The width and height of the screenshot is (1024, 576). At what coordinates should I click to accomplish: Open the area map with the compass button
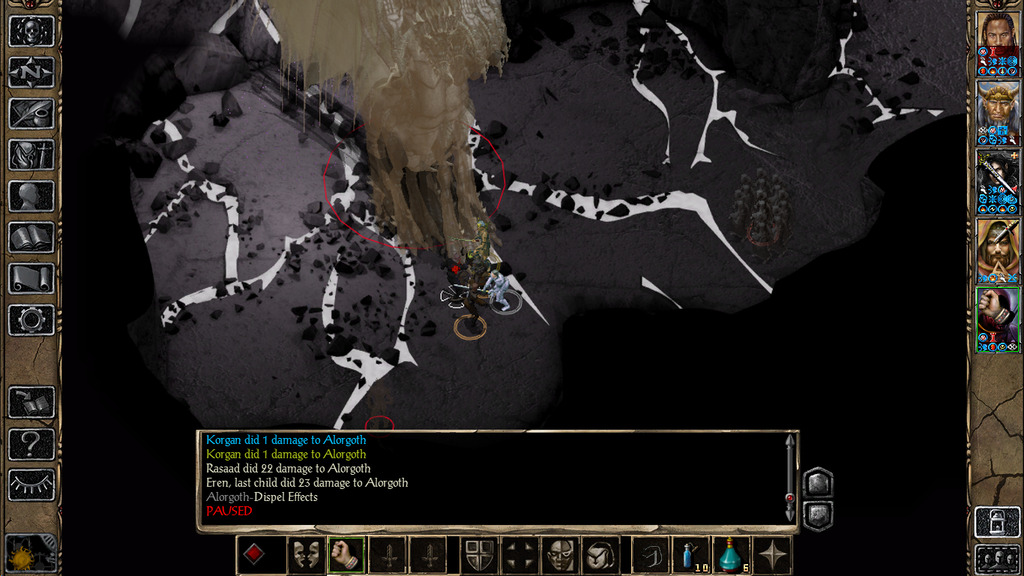[31, 72]
